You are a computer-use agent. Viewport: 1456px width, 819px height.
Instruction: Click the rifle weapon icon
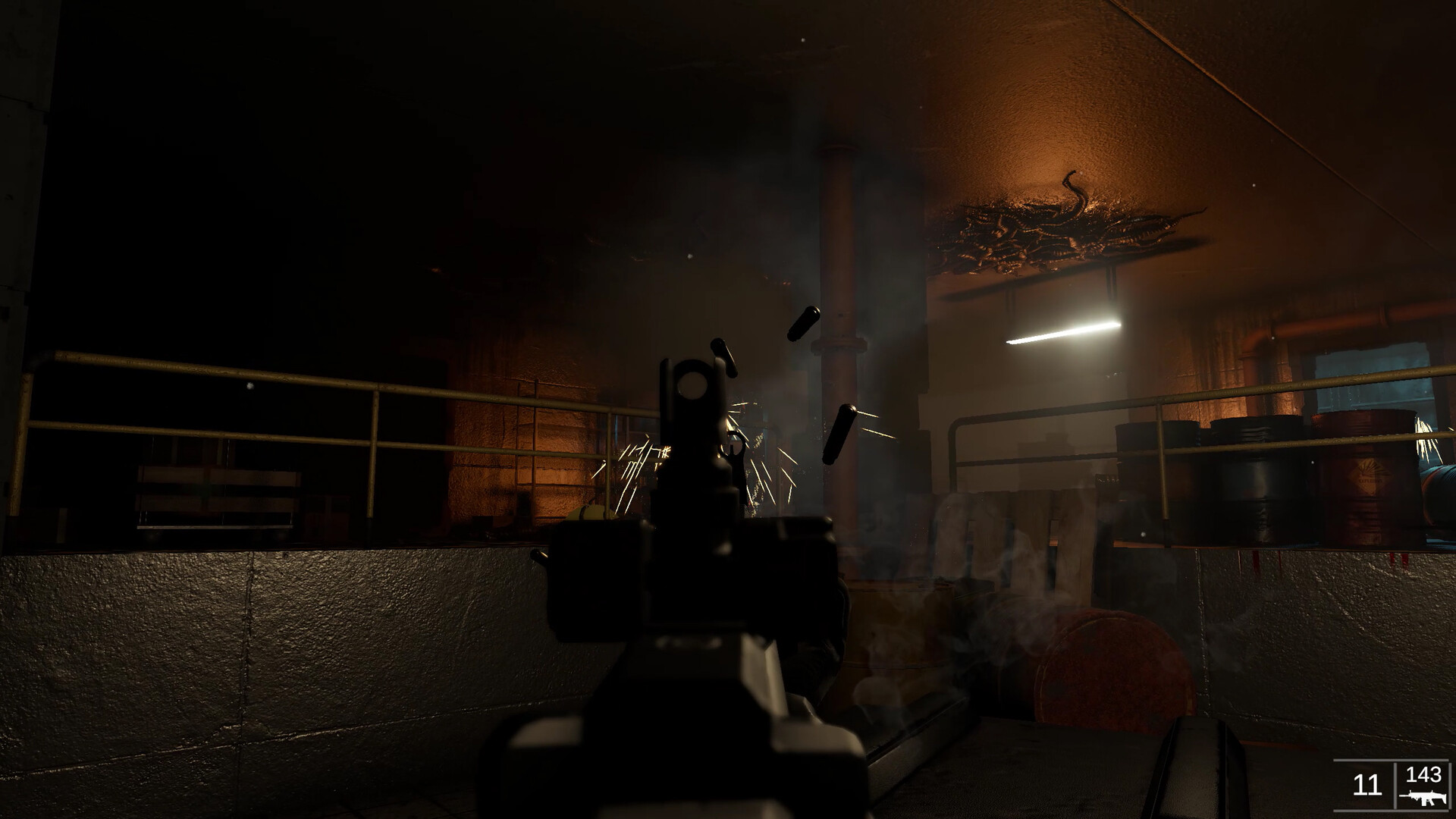click(x=1423, y=796)
